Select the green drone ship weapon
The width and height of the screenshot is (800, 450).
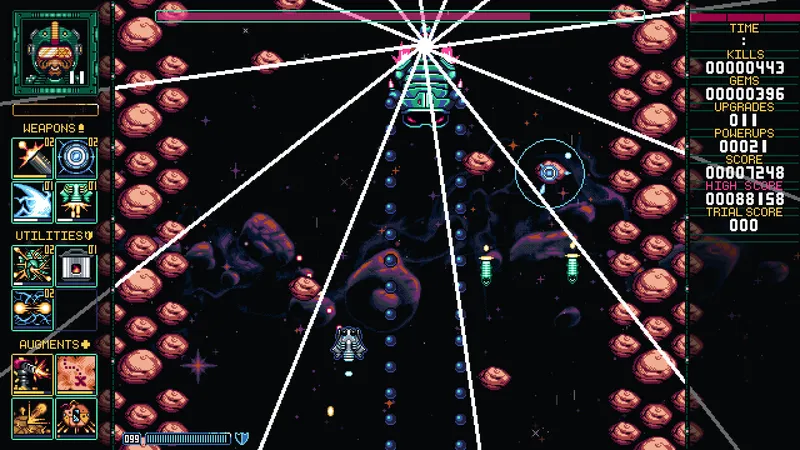pyautogui.click(x=76, y=200)
